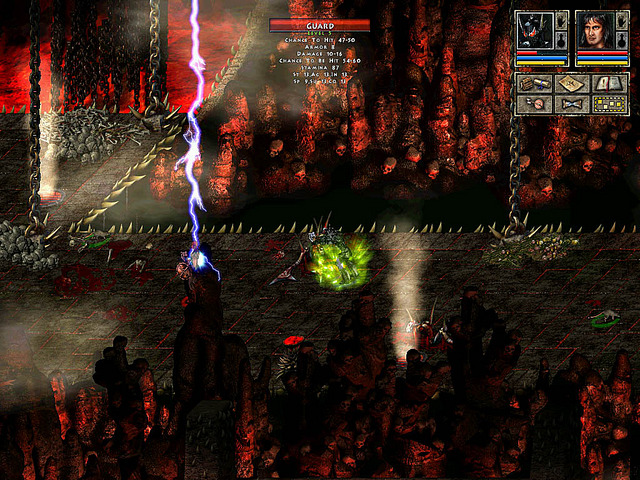
Task: Click the bone icon button
Action: pyautogui.click(x=572, y=104)
